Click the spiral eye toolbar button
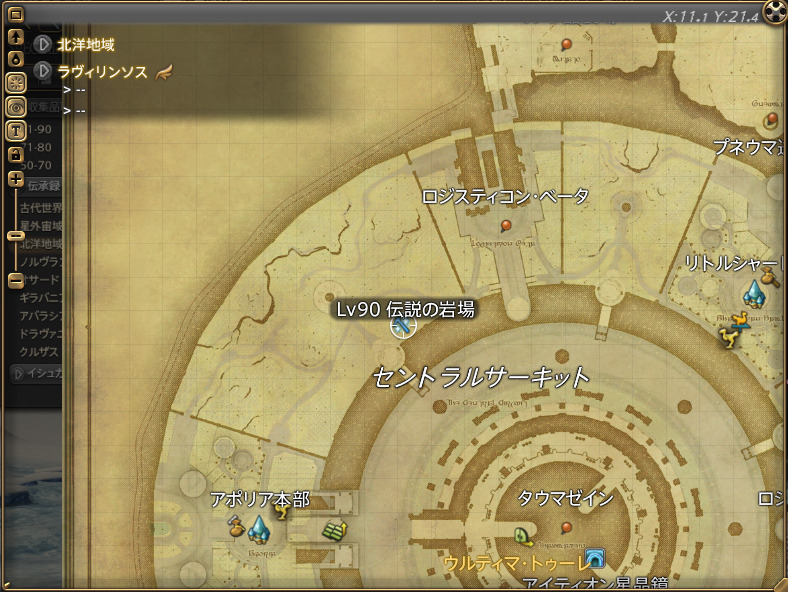The height and width of the screenshot is (592, 788). coord(16,106)
